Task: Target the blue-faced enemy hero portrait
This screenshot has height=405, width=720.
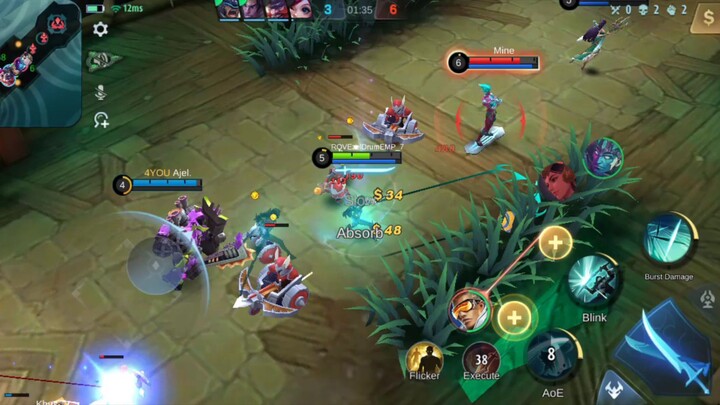Action: pyautogui.click(x=603, y=157)
